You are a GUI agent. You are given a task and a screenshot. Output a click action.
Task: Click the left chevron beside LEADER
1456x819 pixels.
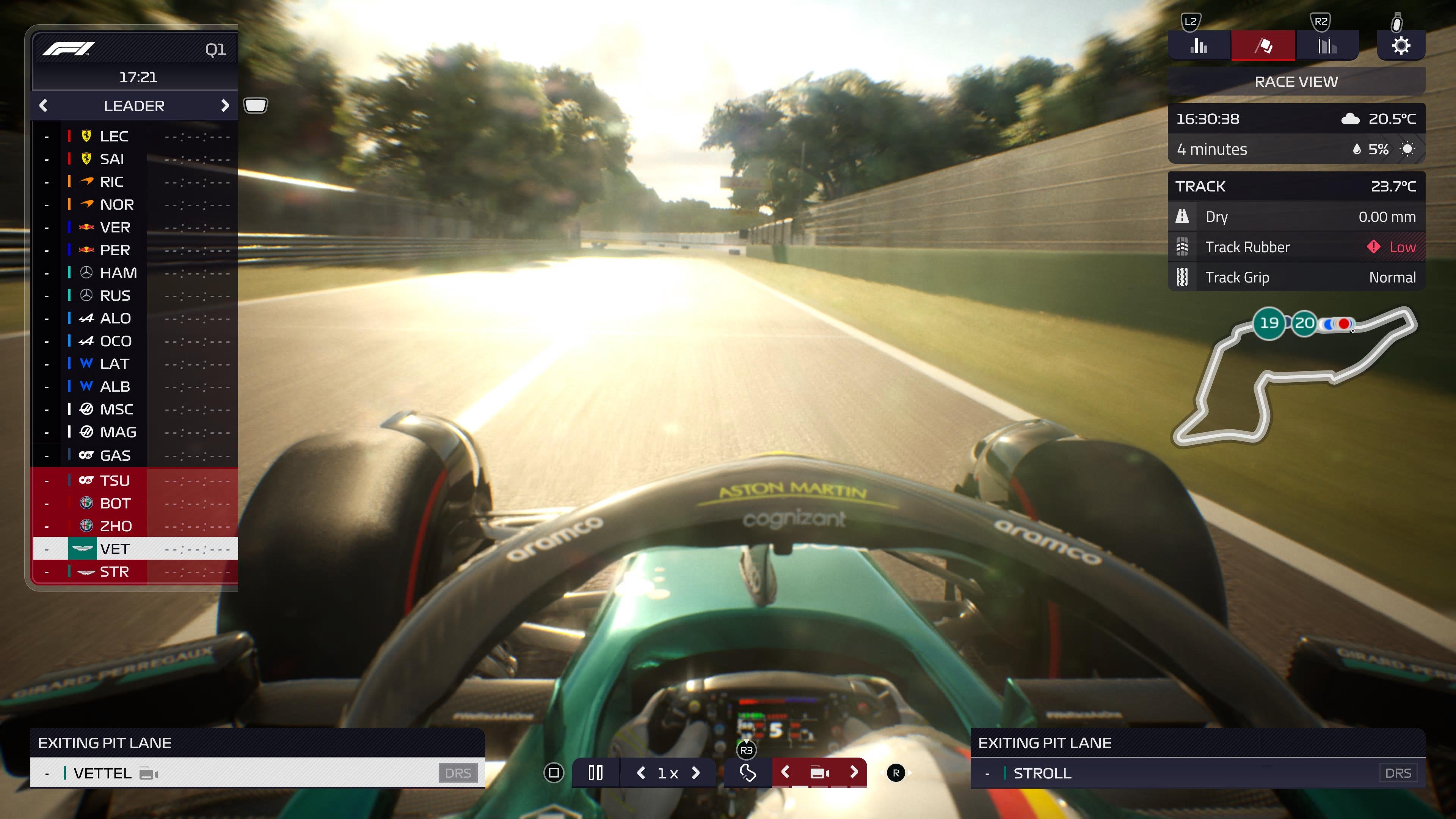pos(43,106)
